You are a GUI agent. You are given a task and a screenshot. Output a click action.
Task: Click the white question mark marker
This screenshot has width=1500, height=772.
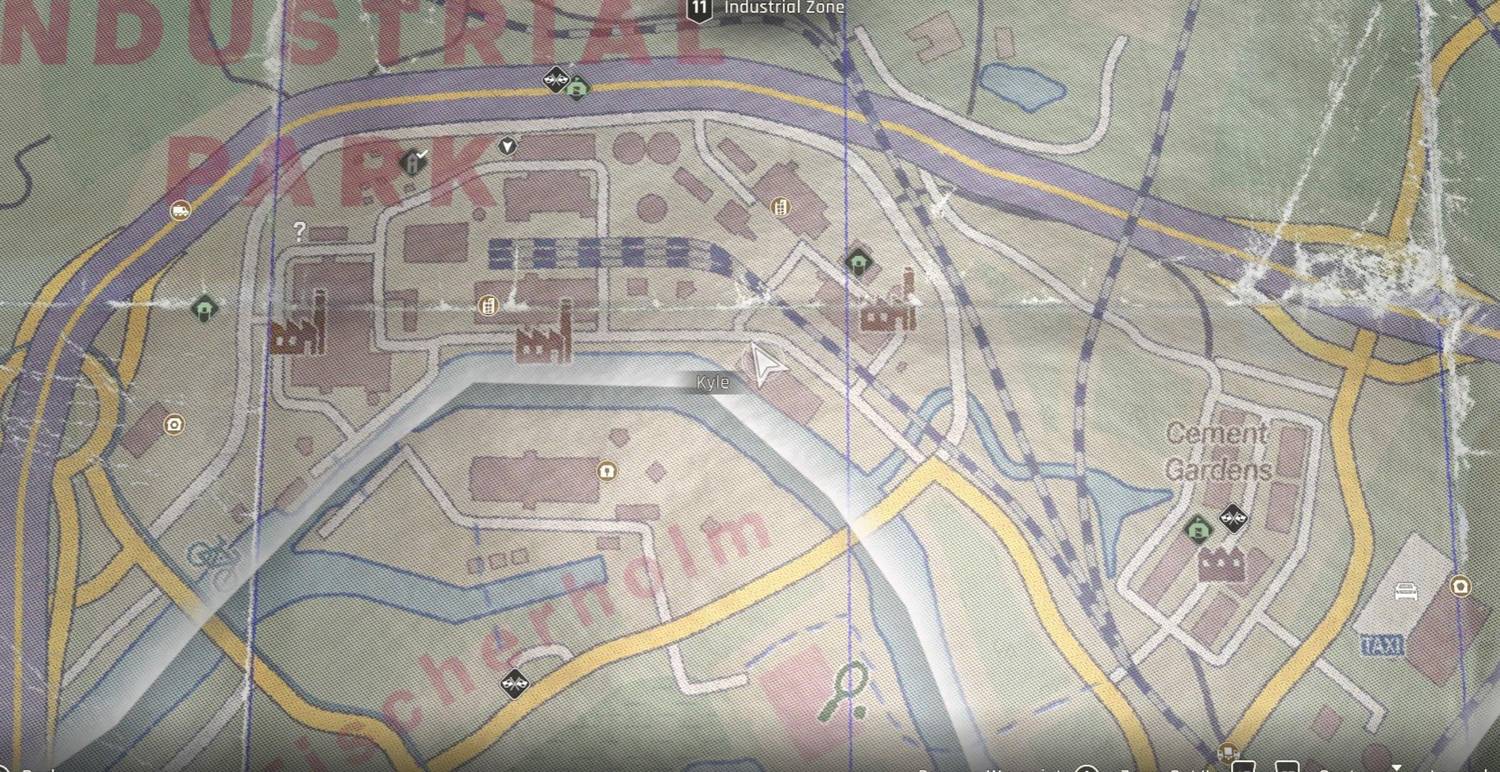click(299, 232)
